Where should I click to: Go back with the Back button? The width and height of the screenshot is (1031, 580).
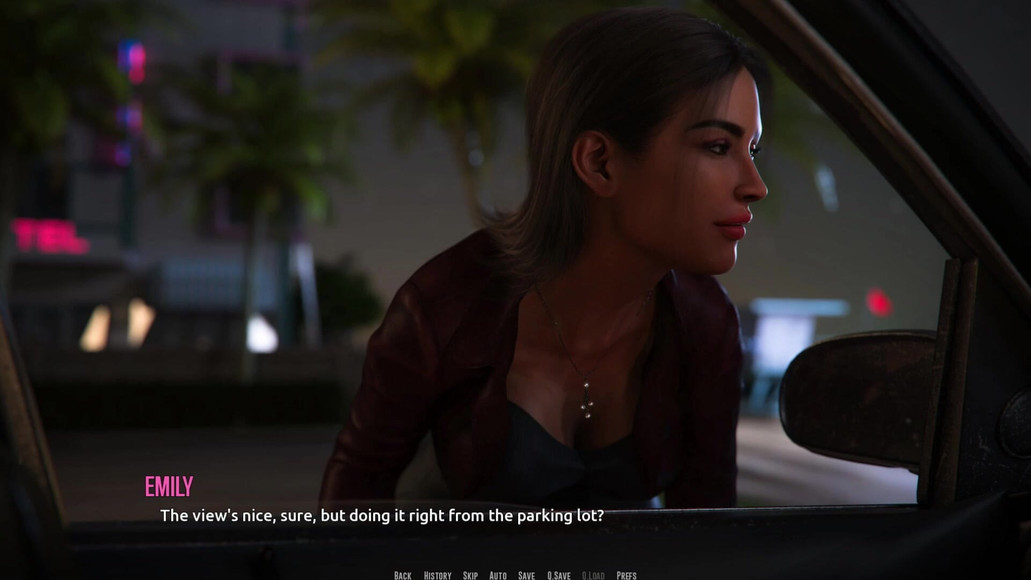(402, 575)
